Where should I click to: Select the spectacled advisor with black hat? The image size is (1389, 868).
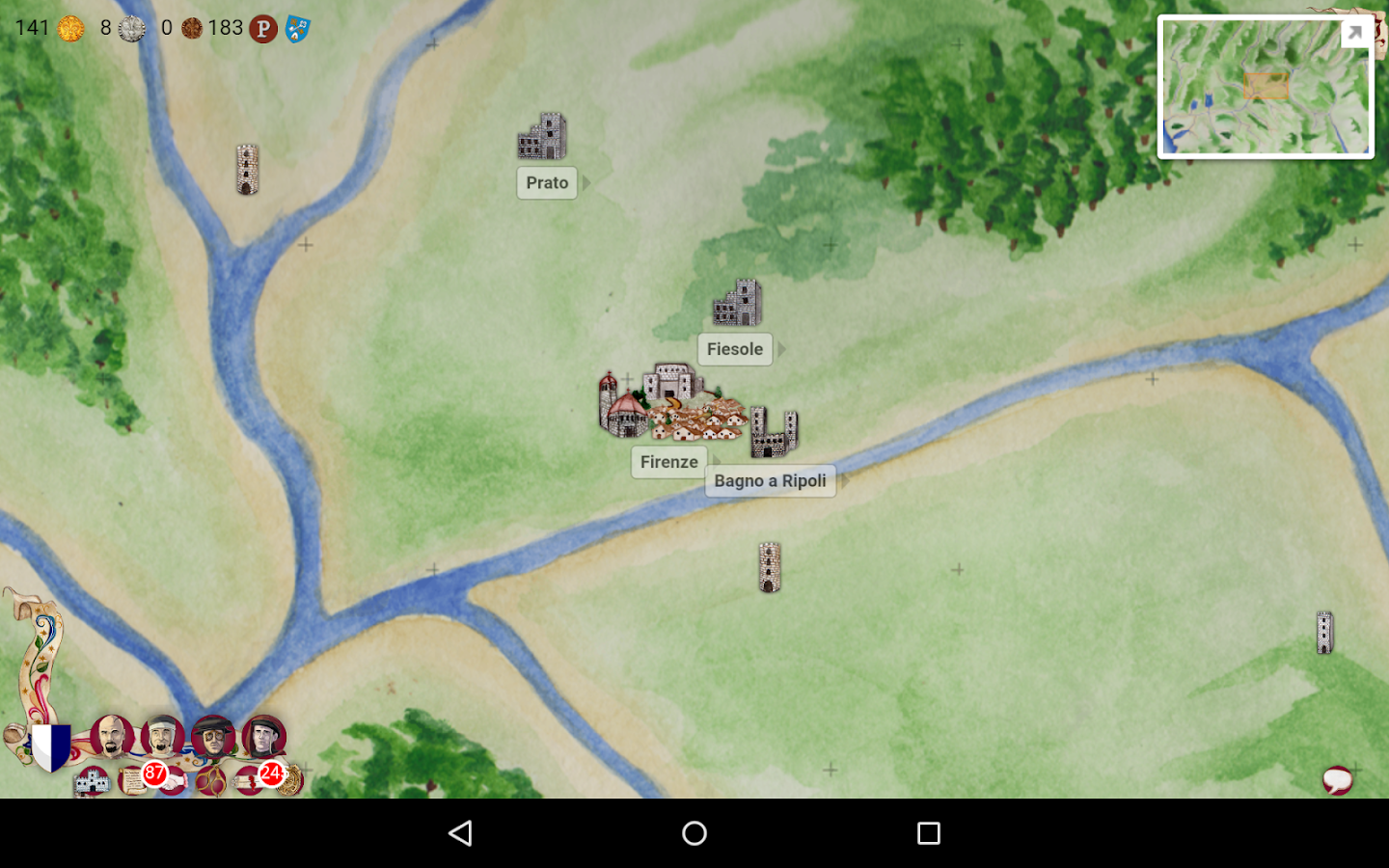click(214, 739)
